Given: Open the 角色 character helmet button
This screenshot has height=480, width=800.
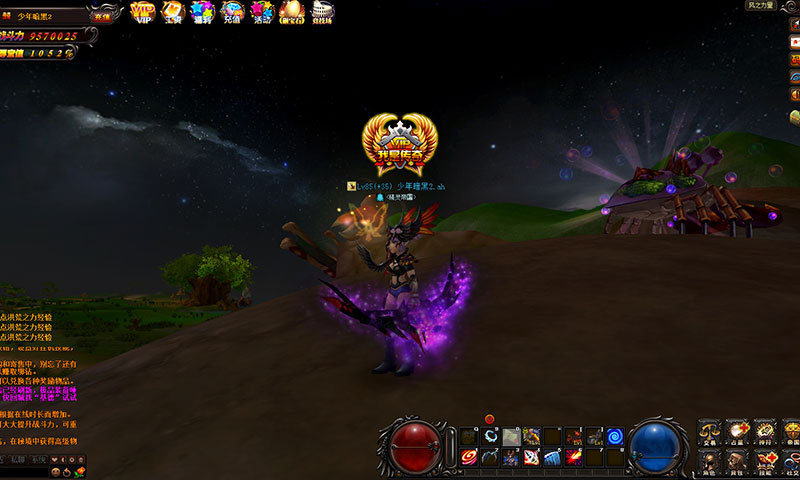Looking at the screenshot, I should pyautogui.click(x=709, y=462).
